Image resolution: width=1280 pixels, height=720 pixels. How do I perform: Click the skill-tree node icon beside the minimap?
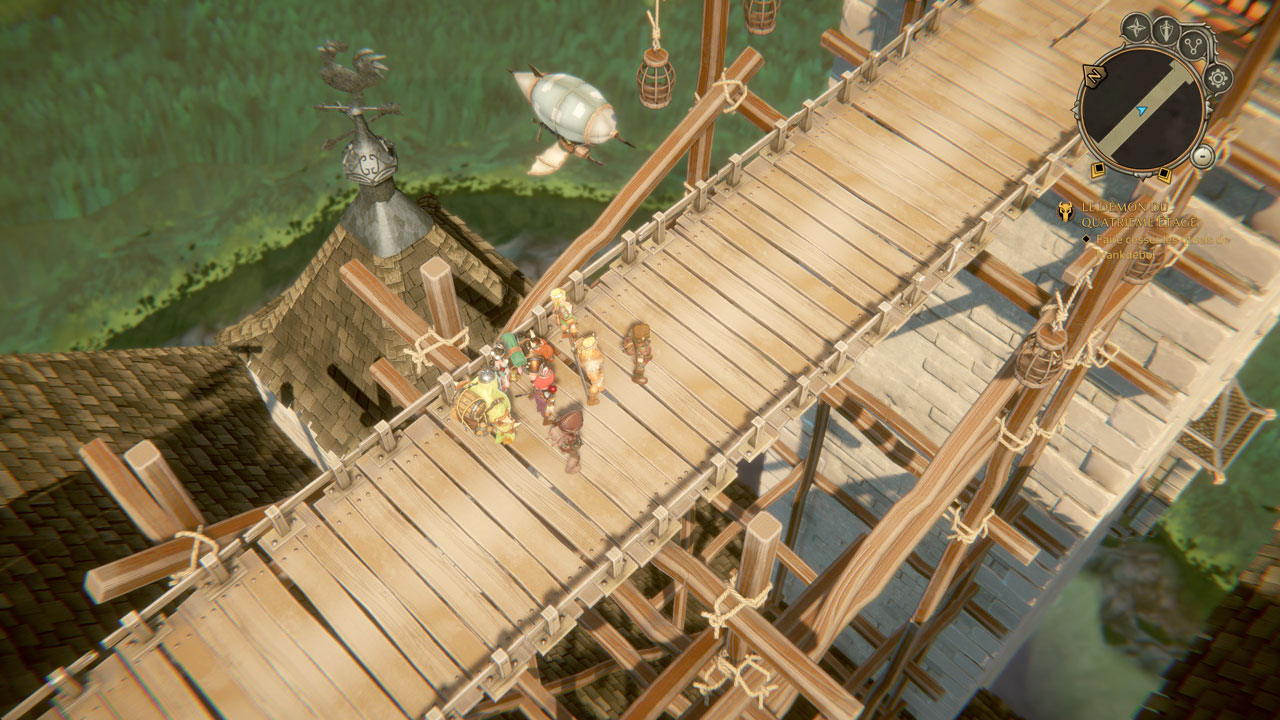click(1193, 46)
